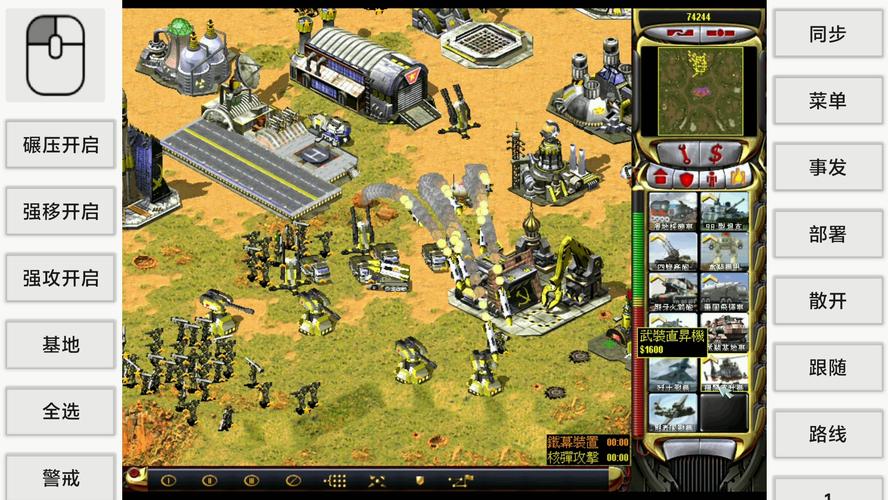The height and width of the screenshot is (500, 888).
Task: Tap the 警戒 guard button
Action: [x=61, y=477]
